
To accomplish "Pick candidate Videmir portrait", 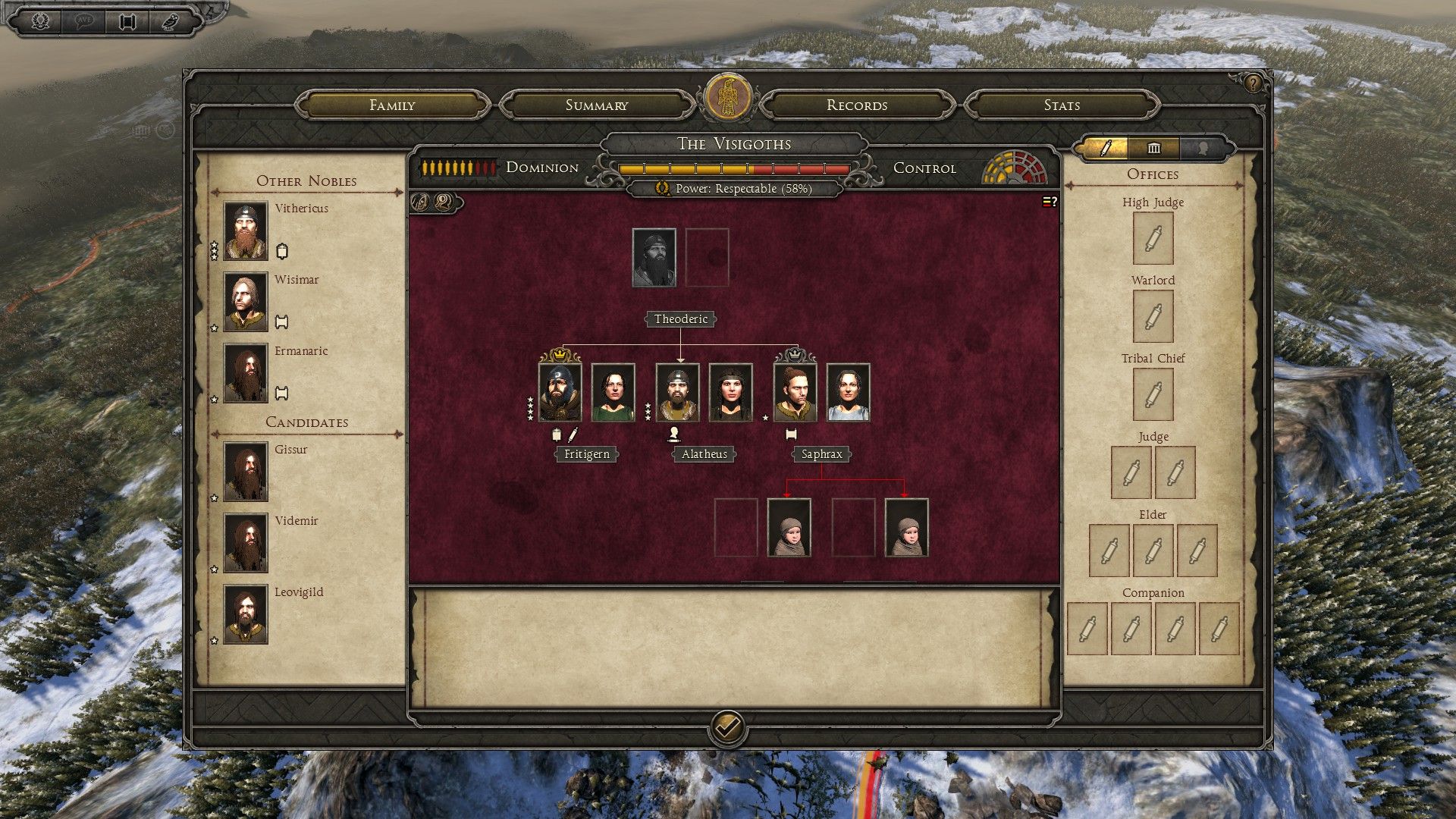I will tap(246, 543).
